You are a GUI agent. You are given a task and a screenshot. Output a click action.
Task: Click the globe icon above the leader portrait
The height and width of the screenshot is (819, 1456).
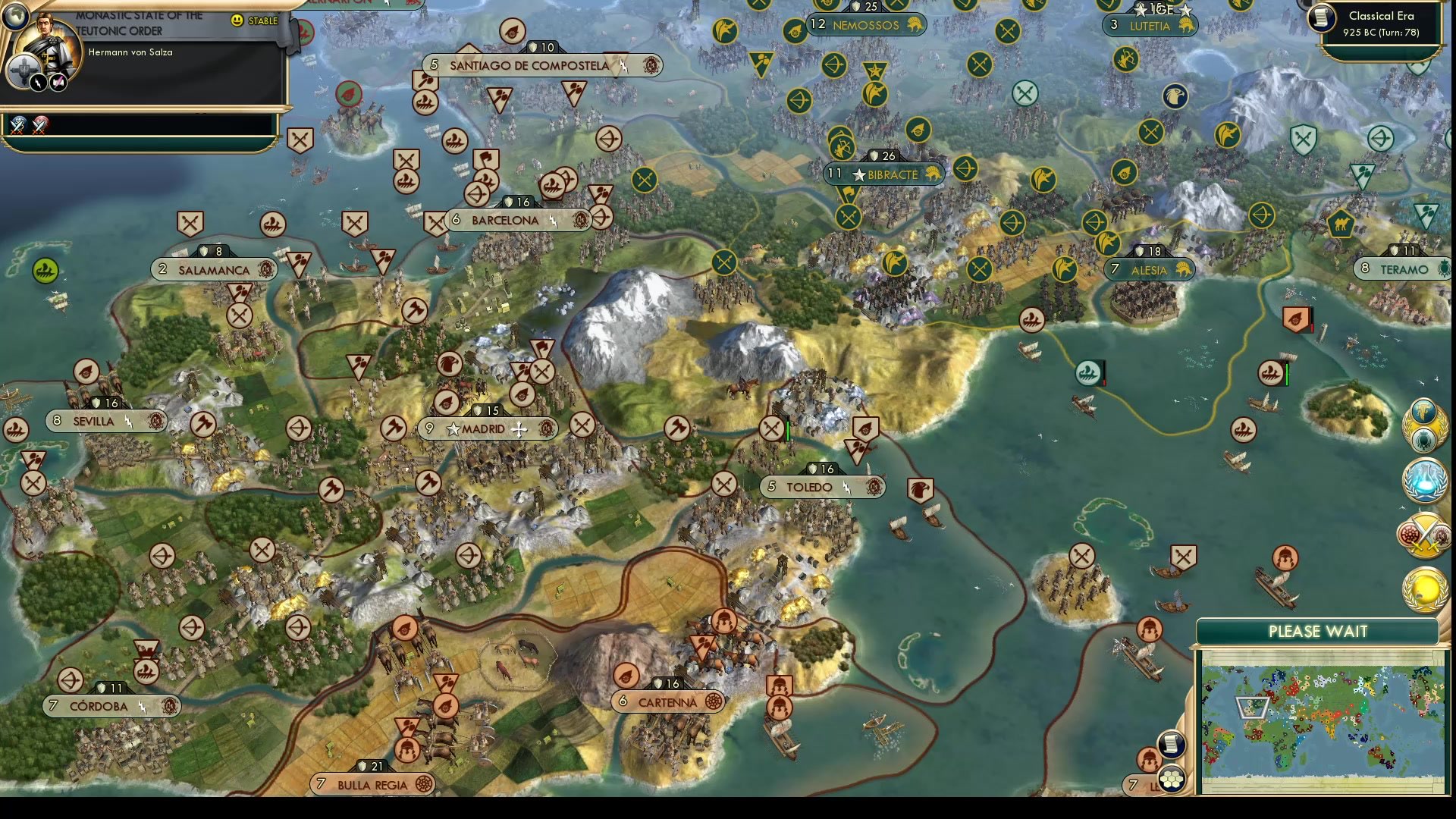16,15
